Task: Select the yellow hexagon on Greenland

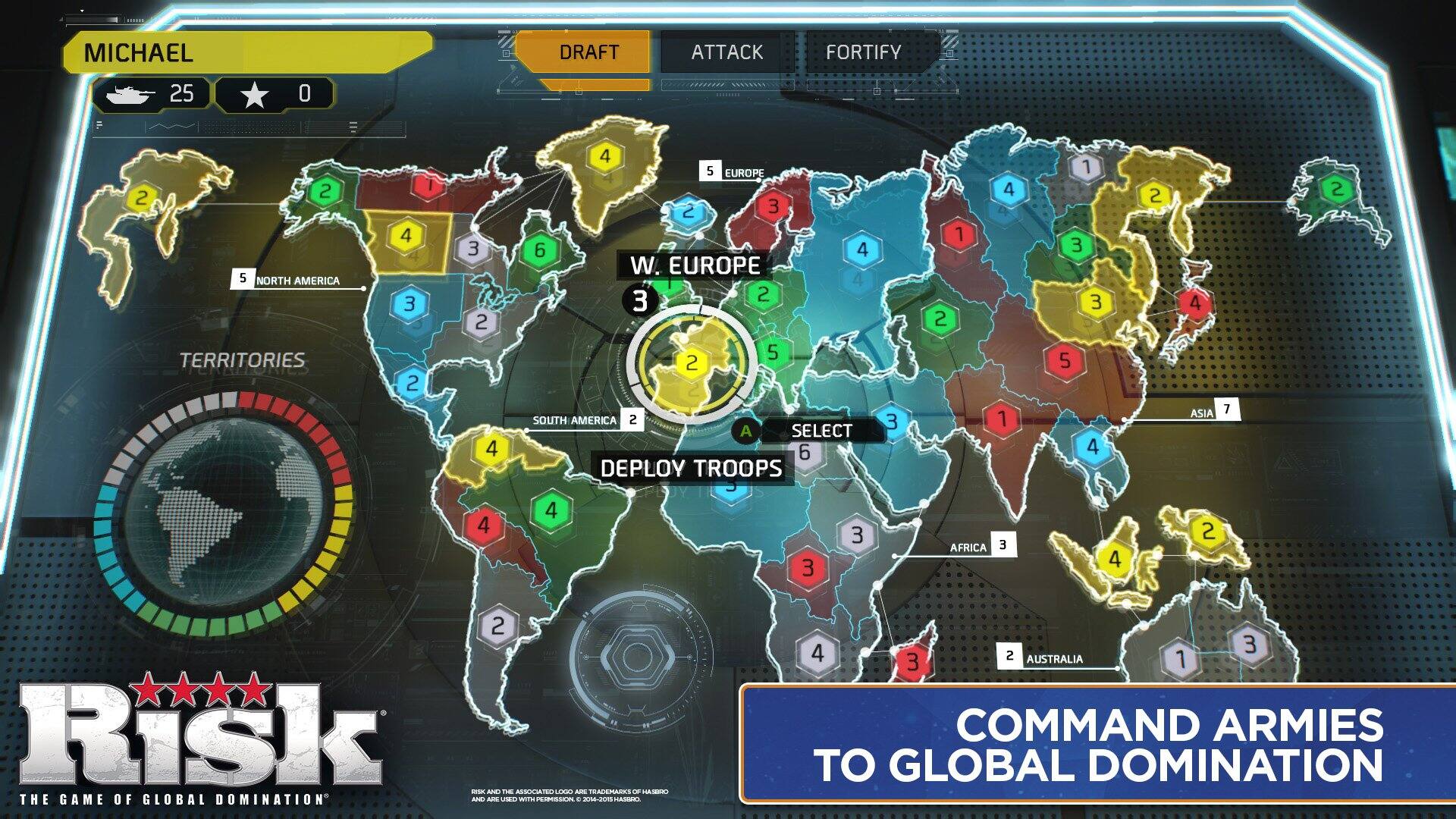Action: pos(604,157)
